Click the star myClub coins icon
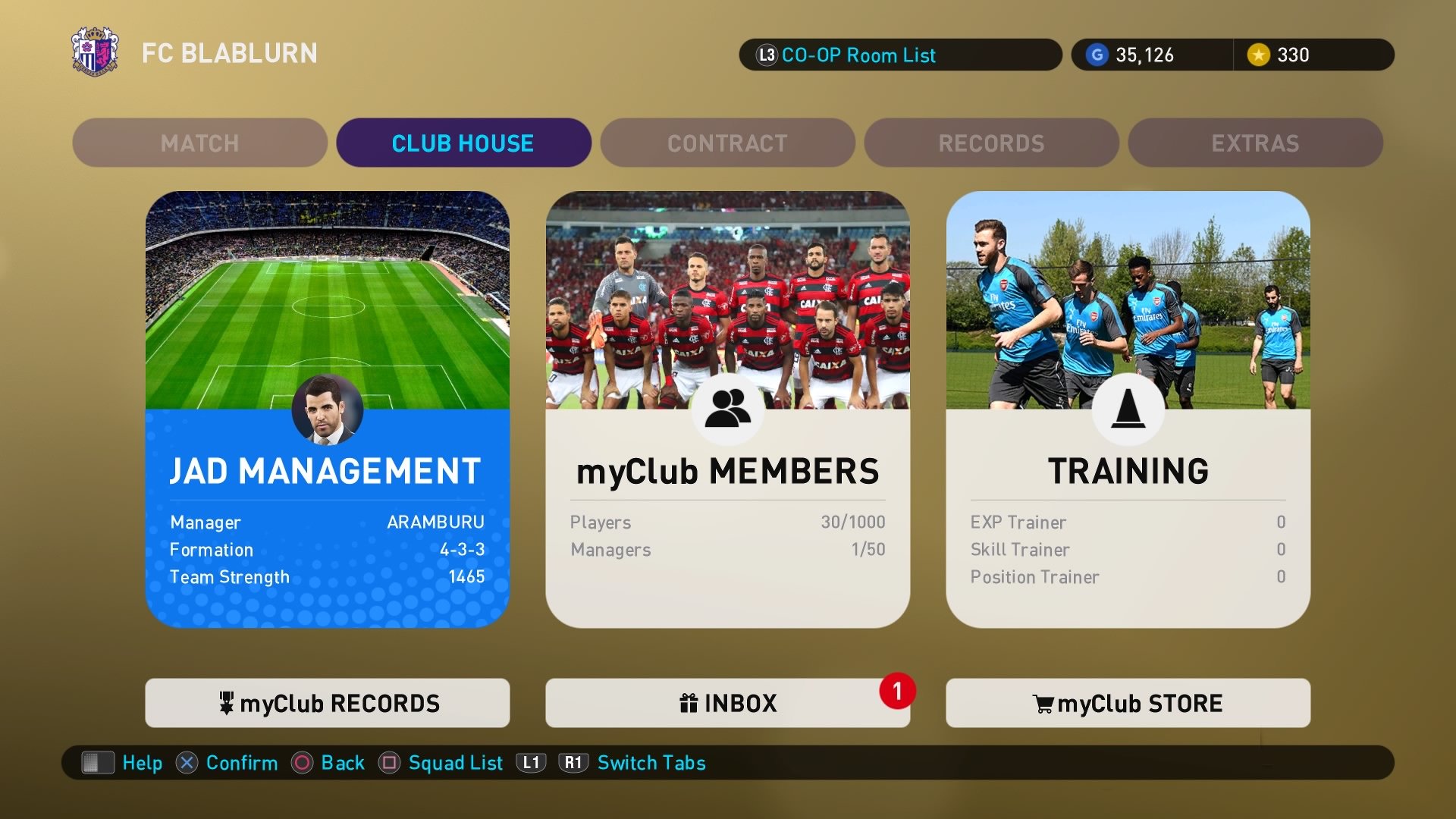1456x819 pixels. coord(1258,55)
